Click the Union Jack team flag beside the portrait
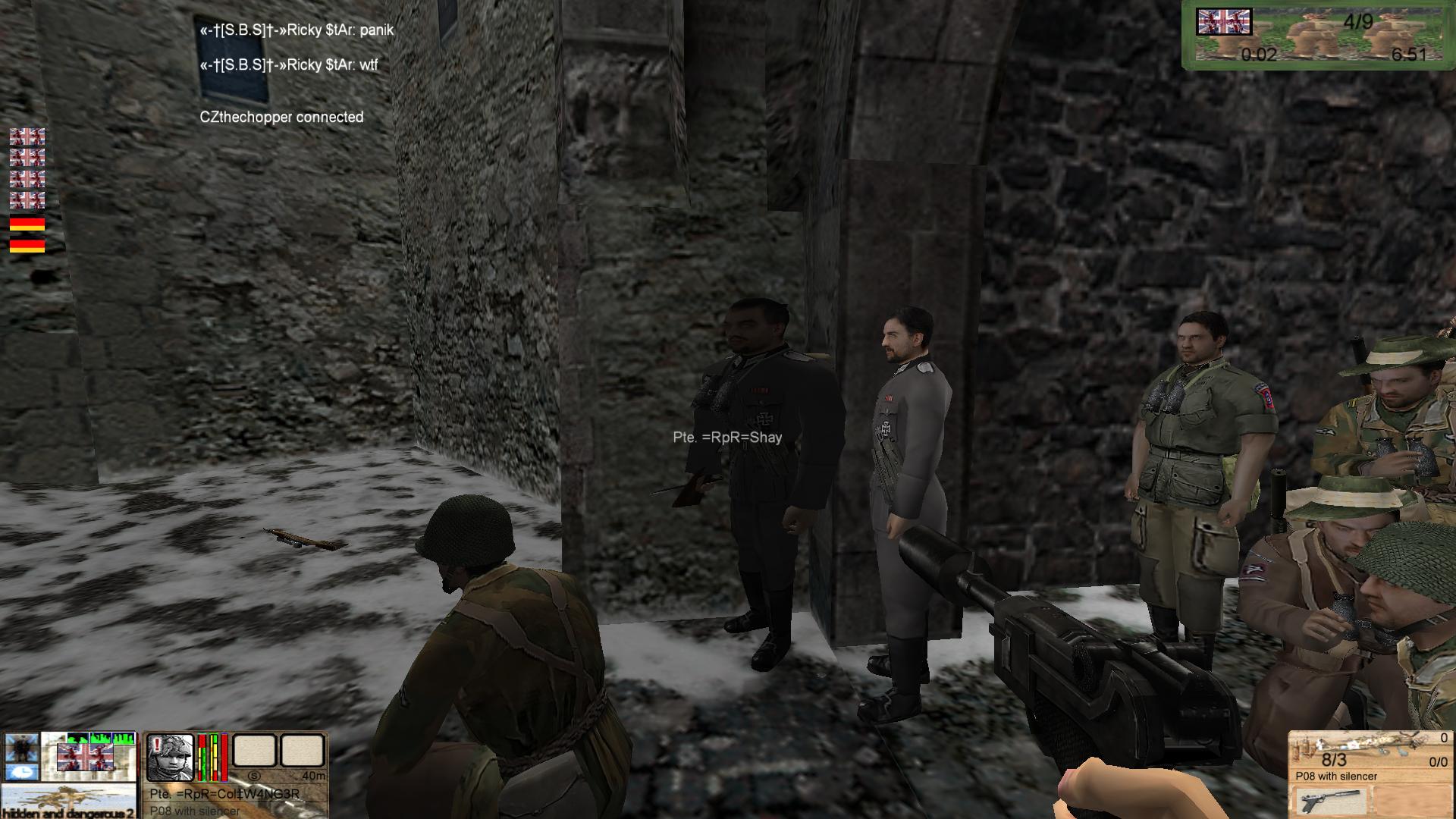Image resolution: width=1456 pixels, height=819 pixels. pos(85,756)
